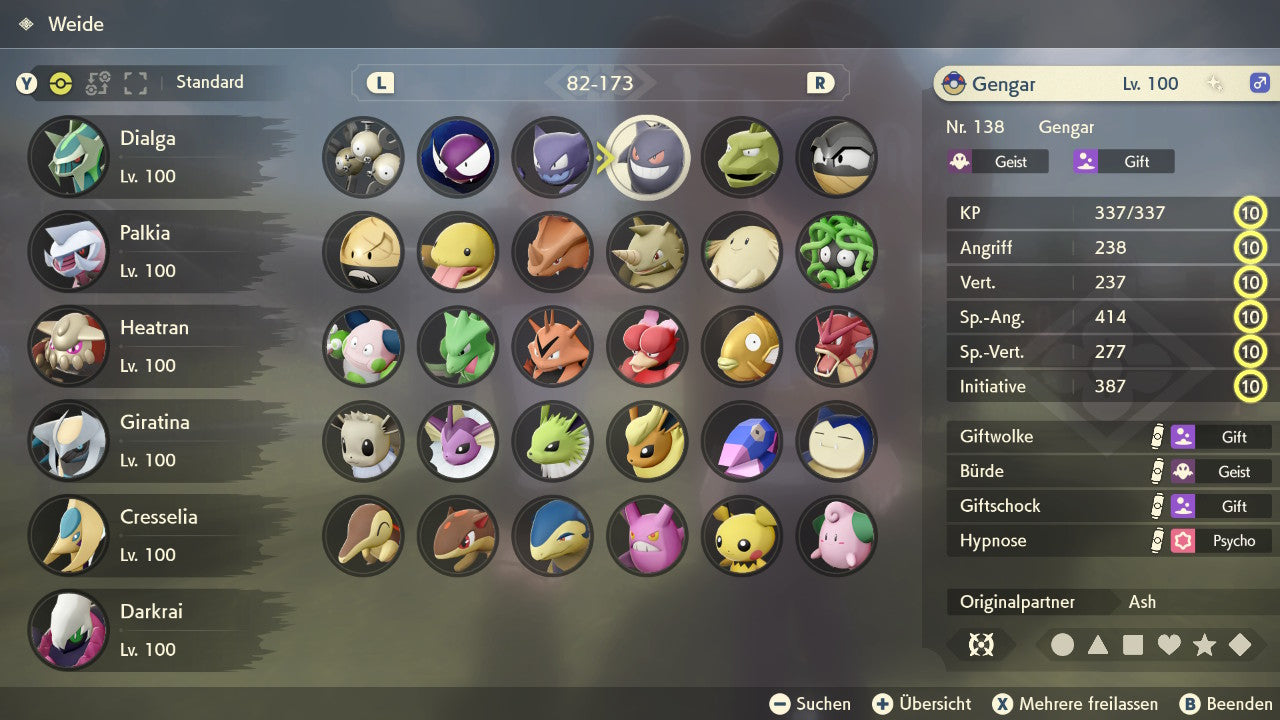Click the male gender symbol beside Gengar's level
This screenshot has height=720, width=1280.
click(1258, 84)
